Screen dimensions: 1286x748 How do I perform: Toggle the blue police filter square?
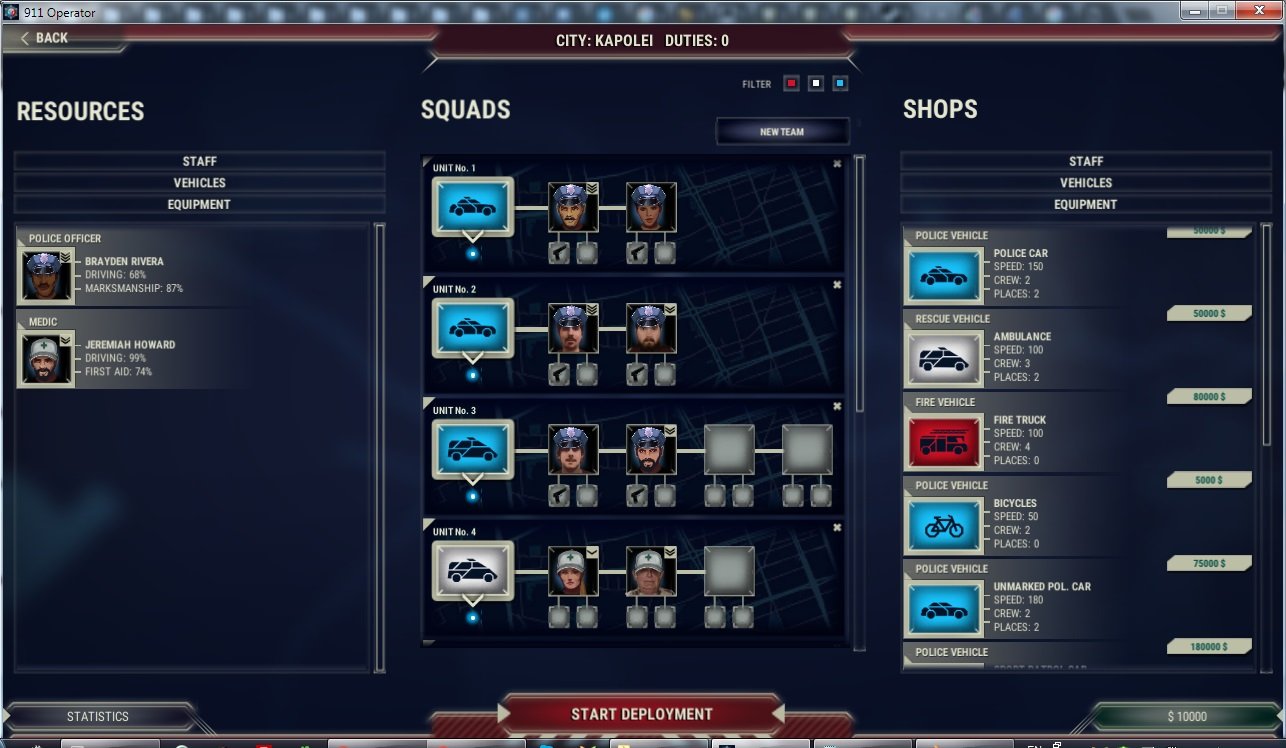point(838,83)
